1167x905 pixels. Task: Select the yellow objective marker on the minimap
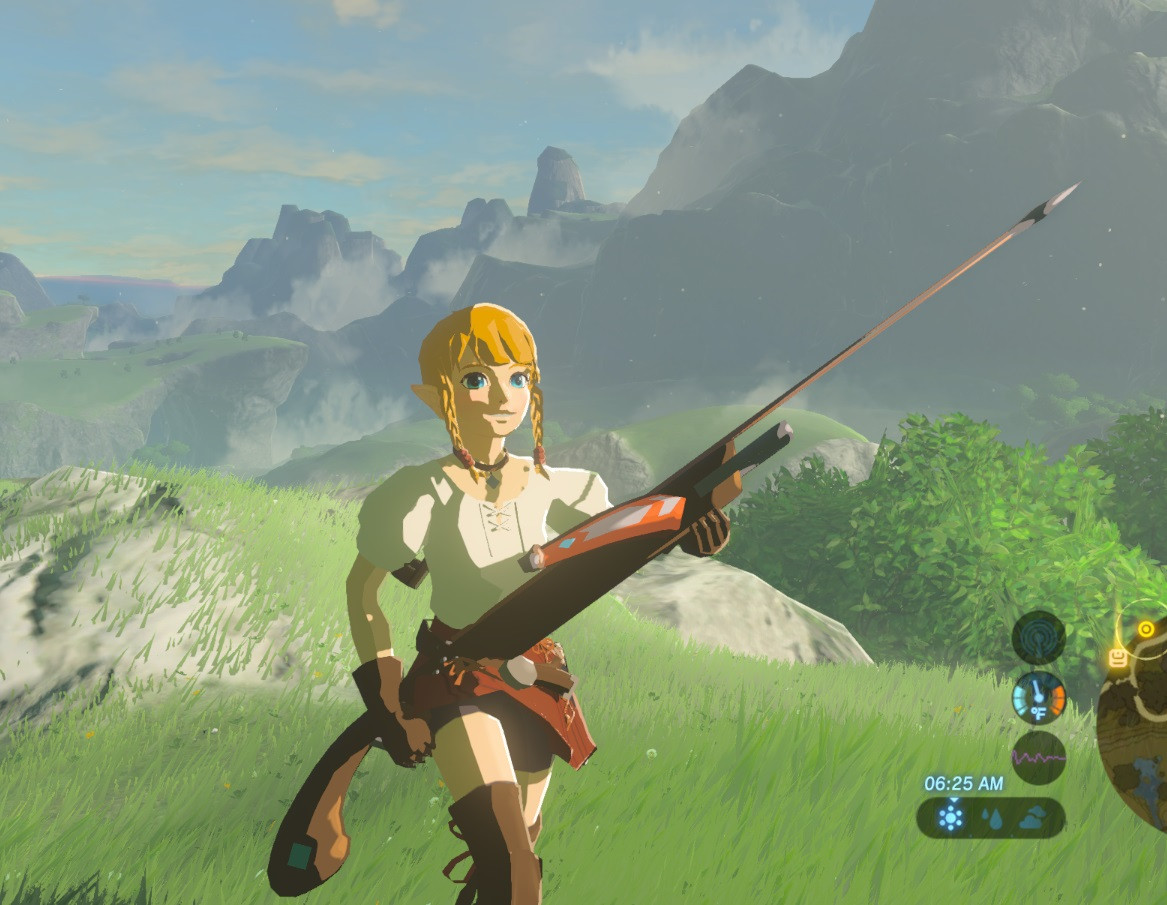(x=1146, y=629)
